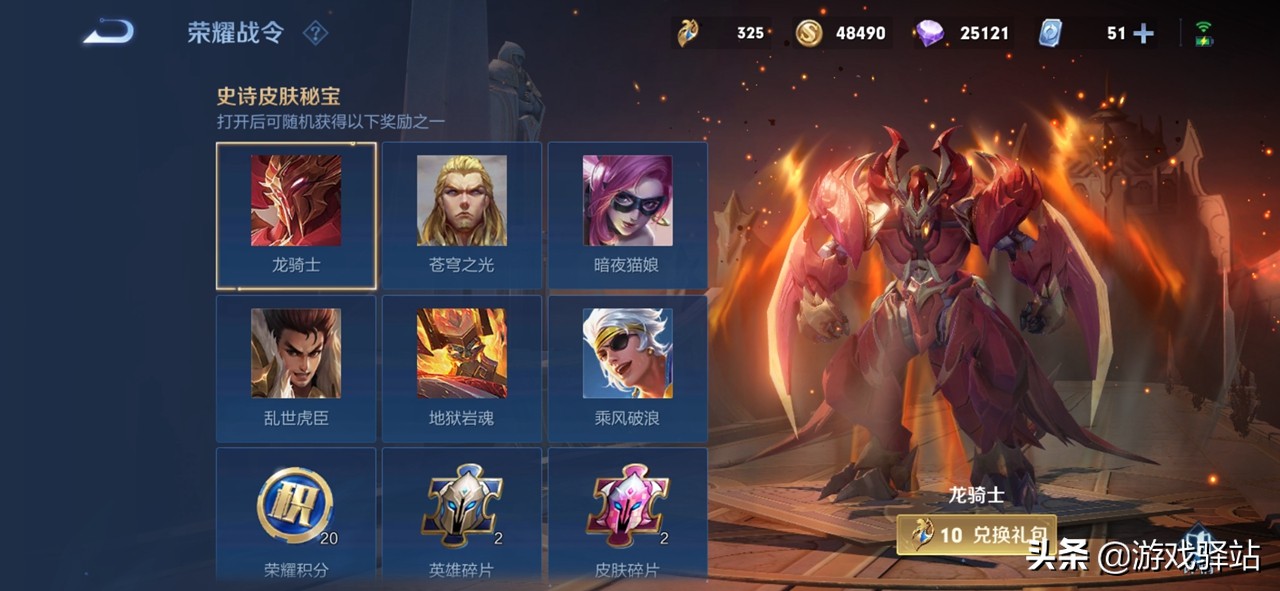Pick the 乱世虎臣 skin tile
This screenshot has height=591, width=1280.
[296, 368]
